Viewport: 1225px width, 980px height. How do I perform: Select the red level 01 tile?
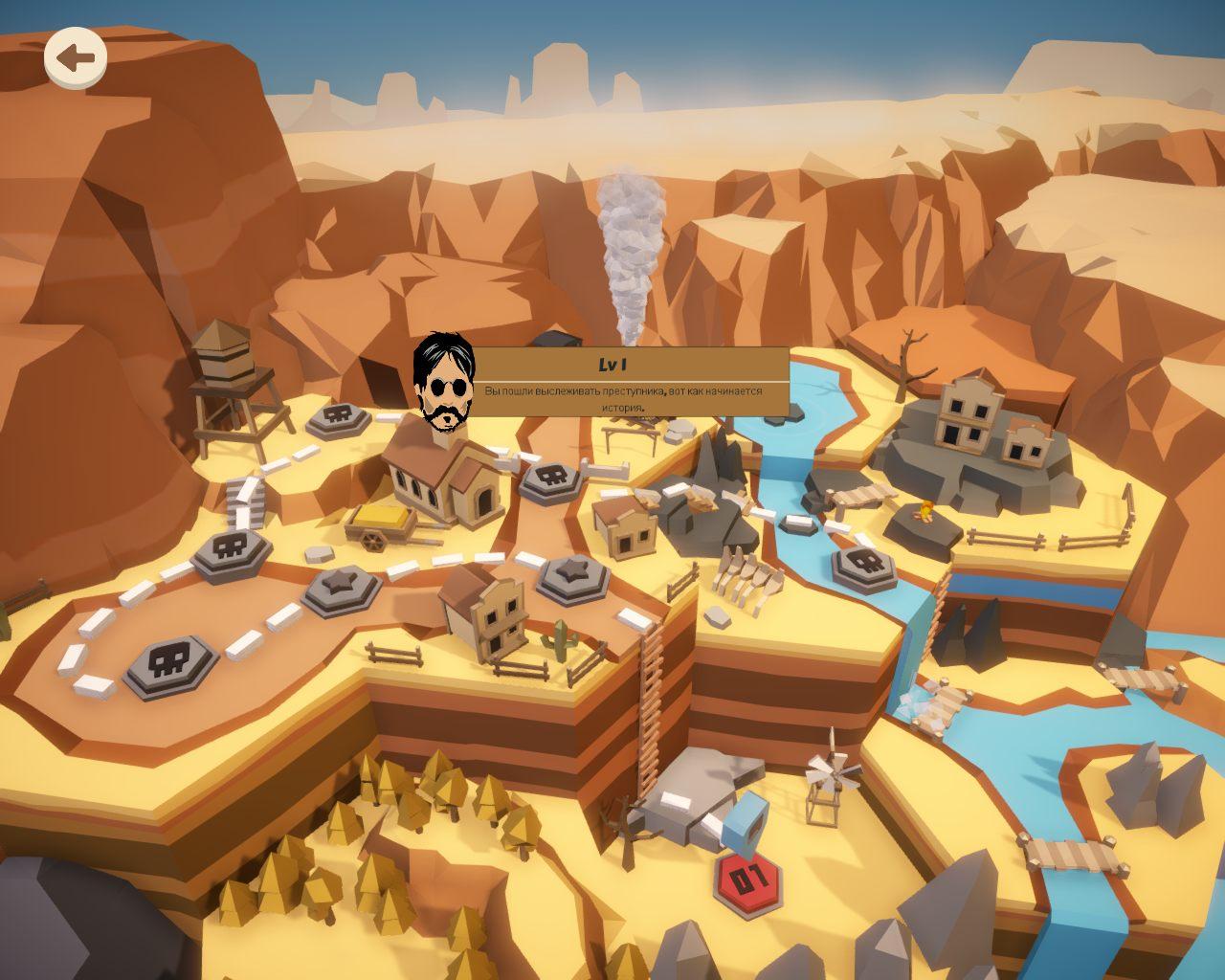[x=748, y=877]
